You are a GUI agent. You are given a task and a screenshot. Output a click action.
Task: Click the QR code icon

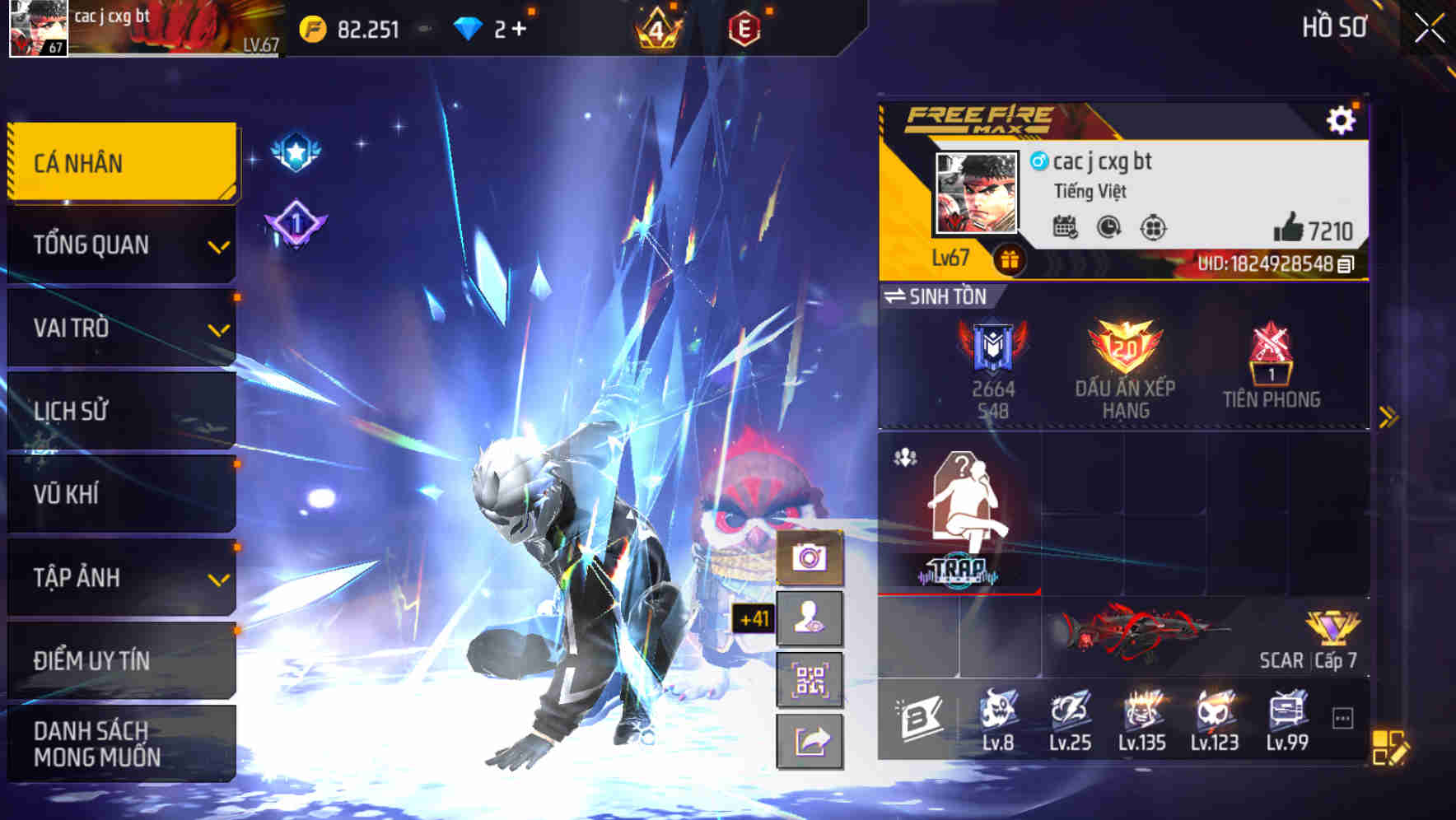click(x=811, y=679)
